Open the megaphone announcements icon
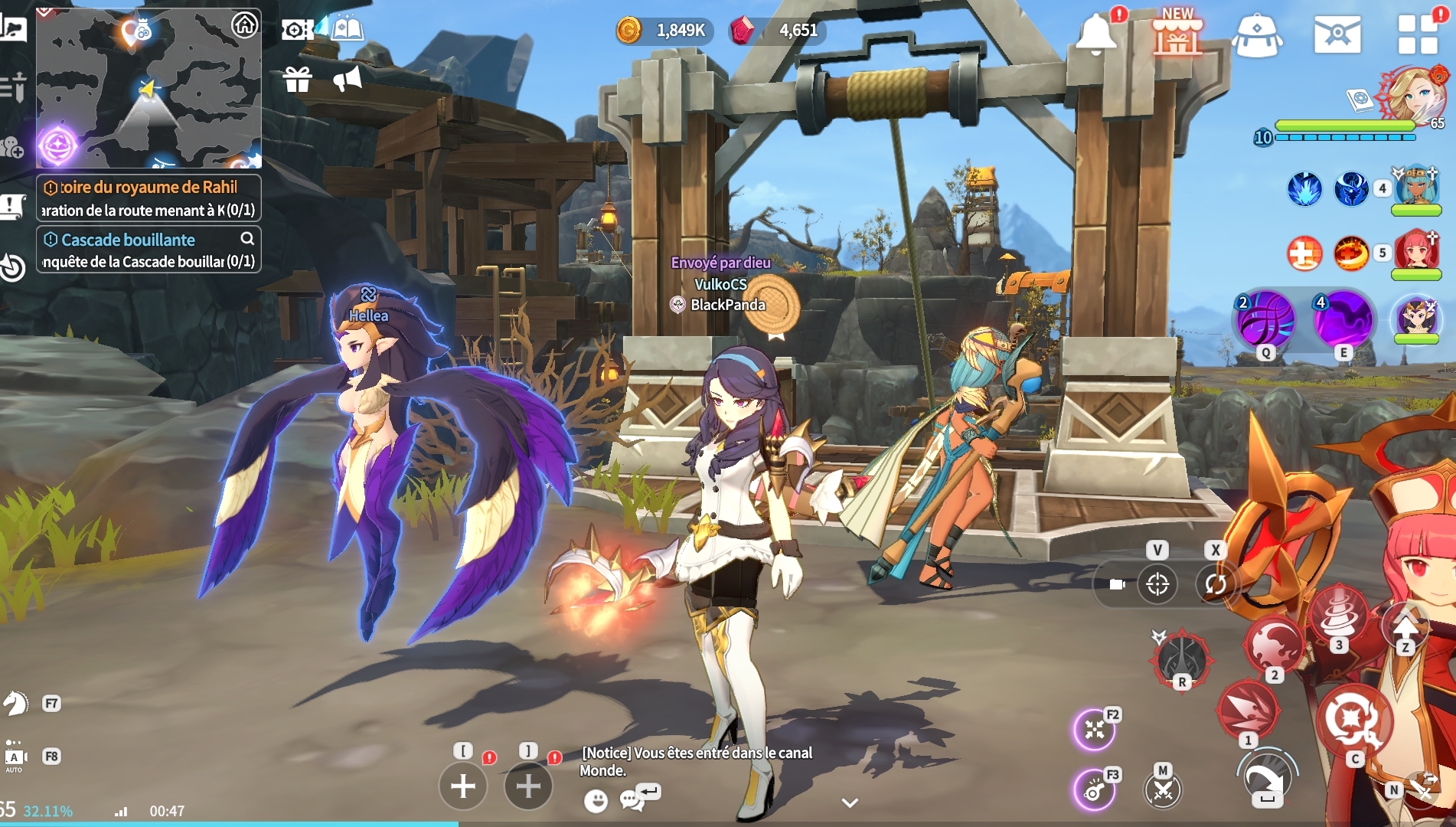The height and width of the screenshot is (827, 1456). [348, 78]
